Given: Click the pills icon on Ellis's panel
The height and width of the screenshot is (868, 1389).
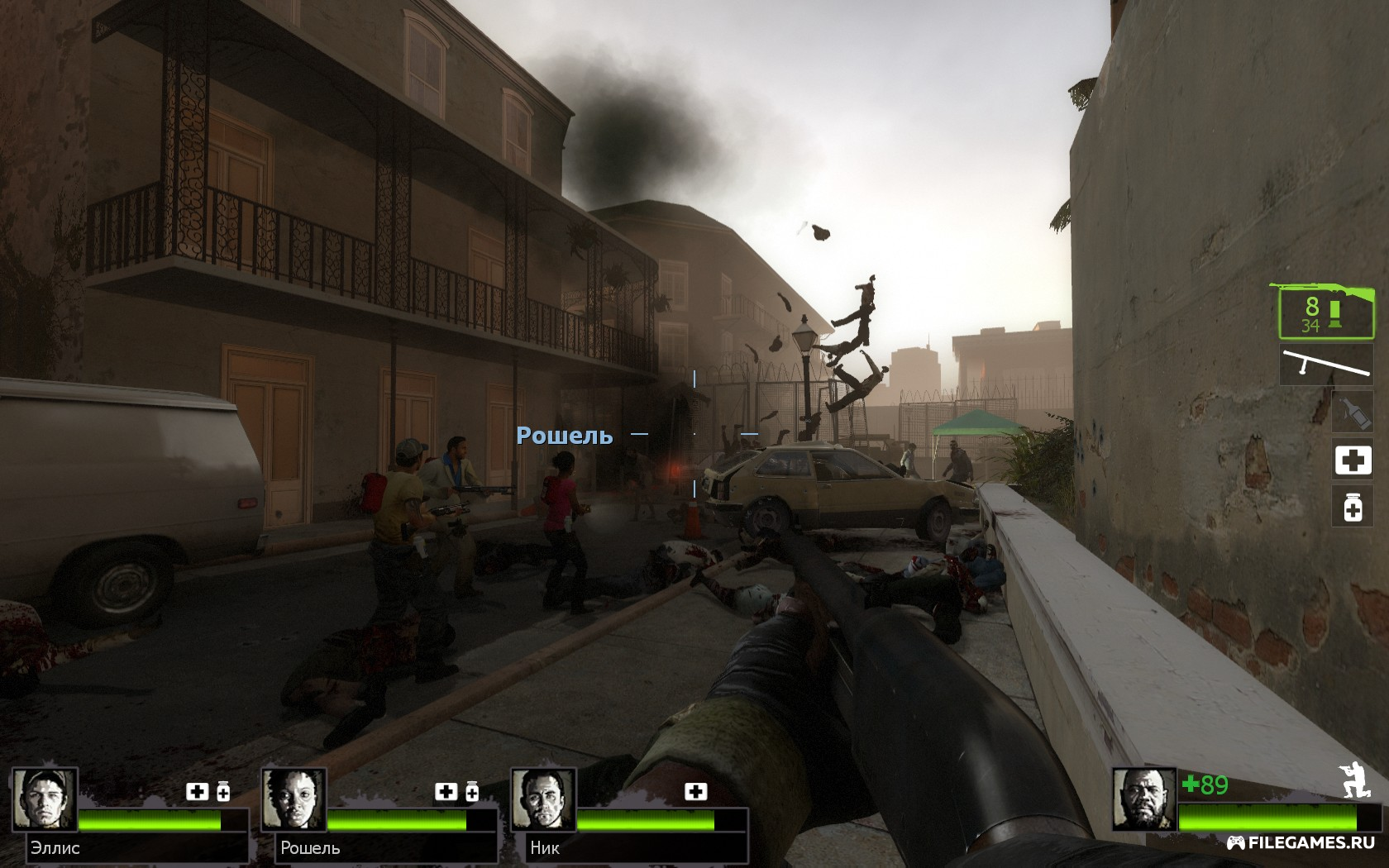Looking at the screenshot, I should coord(223,792).
